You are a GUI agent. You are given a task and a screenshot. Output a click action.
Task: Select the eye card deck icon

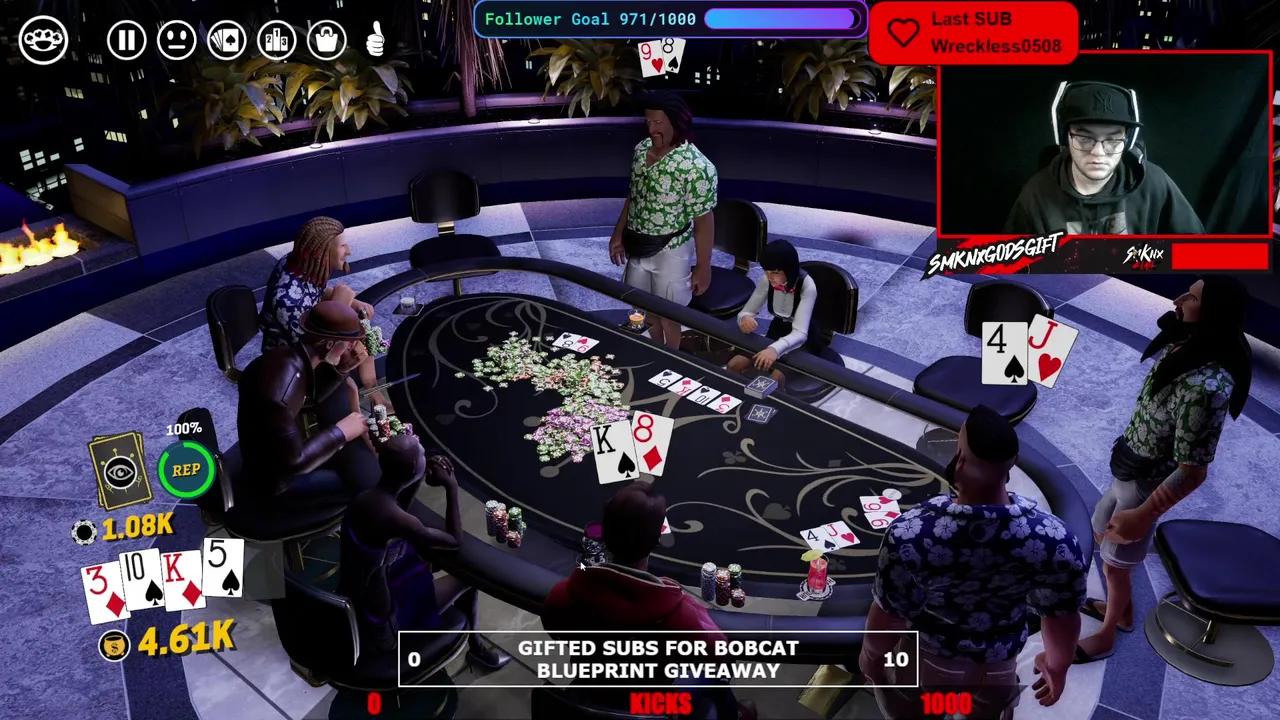coord(120,471)
